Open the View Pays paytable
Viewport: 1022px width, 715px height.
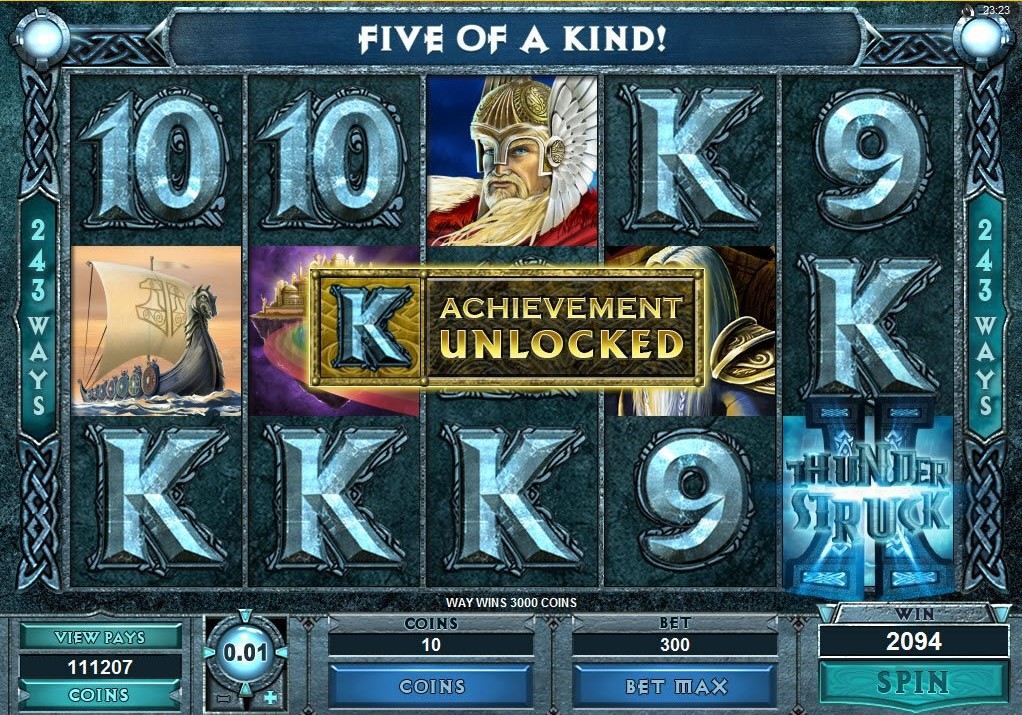[x=100, y=637]
